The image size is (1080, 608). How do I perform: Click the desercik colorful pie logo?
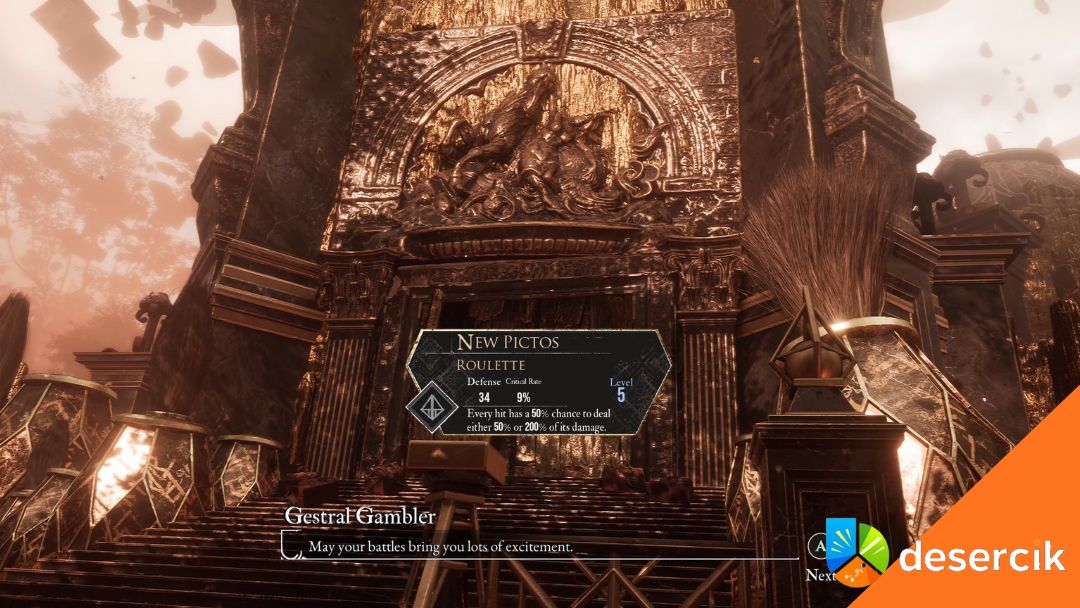tap(856, 550)
